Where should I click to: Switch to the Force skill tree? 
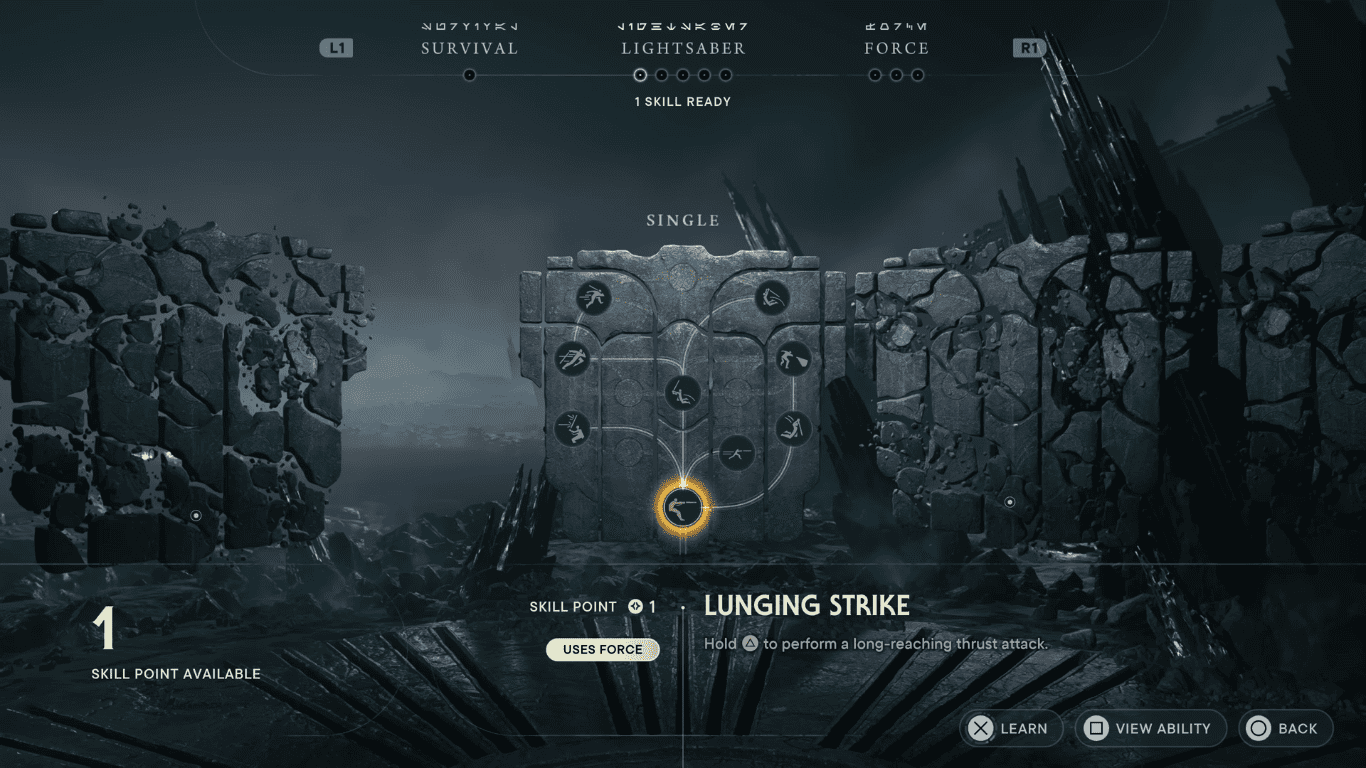pos(897,47)
